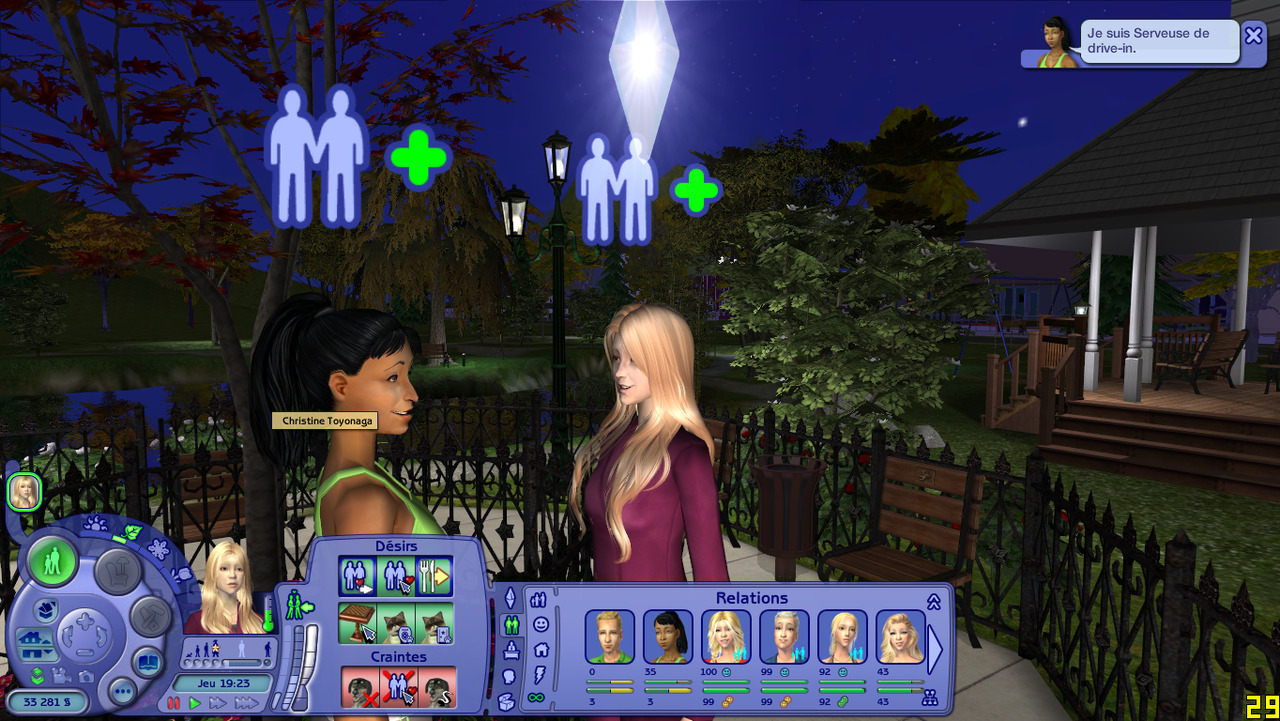This screenshot has height=721, width=1280.
Task: Set game speed to triple fast-forward
Action: pyautogui.click(x=246, y=704)
